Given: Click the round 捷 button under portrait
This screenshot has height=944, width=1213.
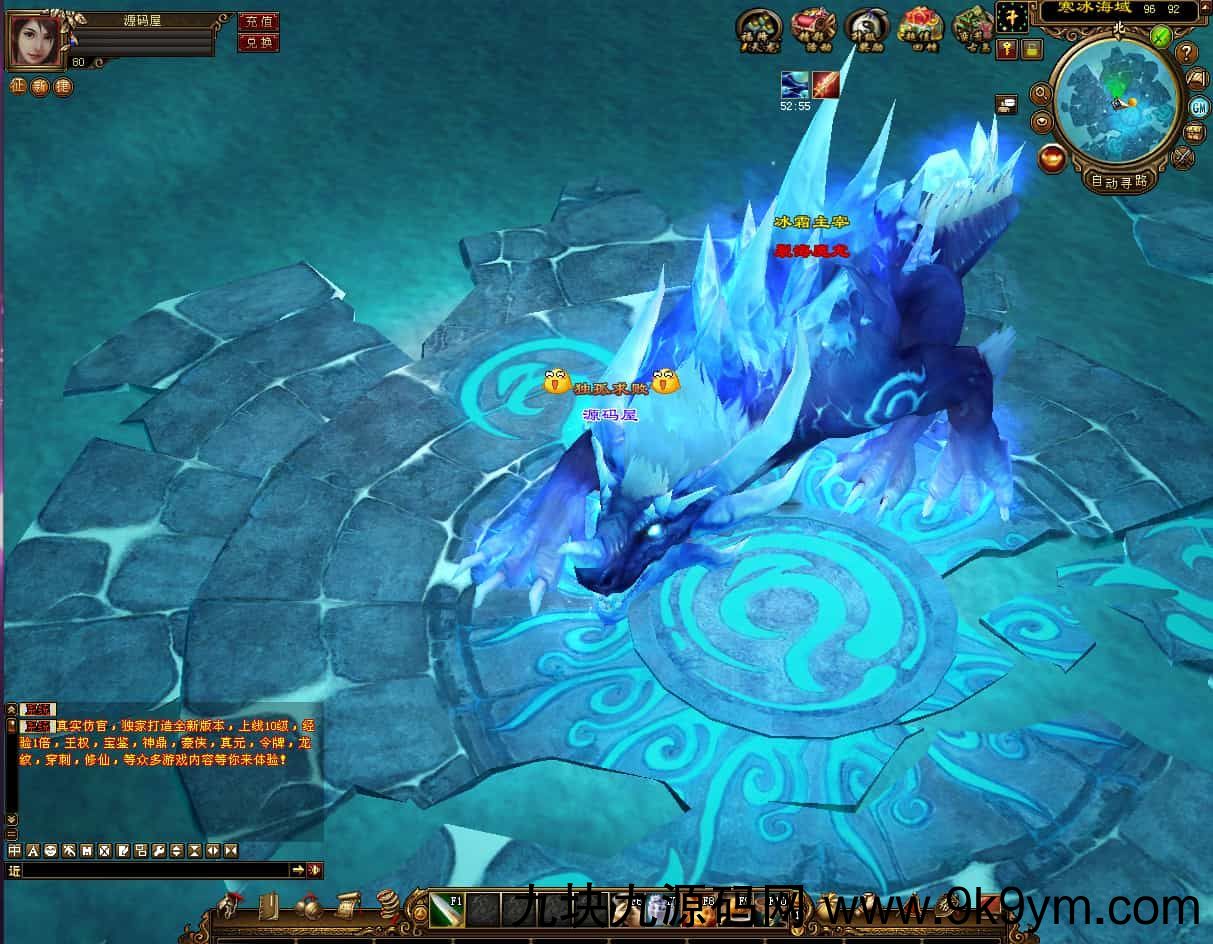Looking at the screenshot, I should coord(62,87).
